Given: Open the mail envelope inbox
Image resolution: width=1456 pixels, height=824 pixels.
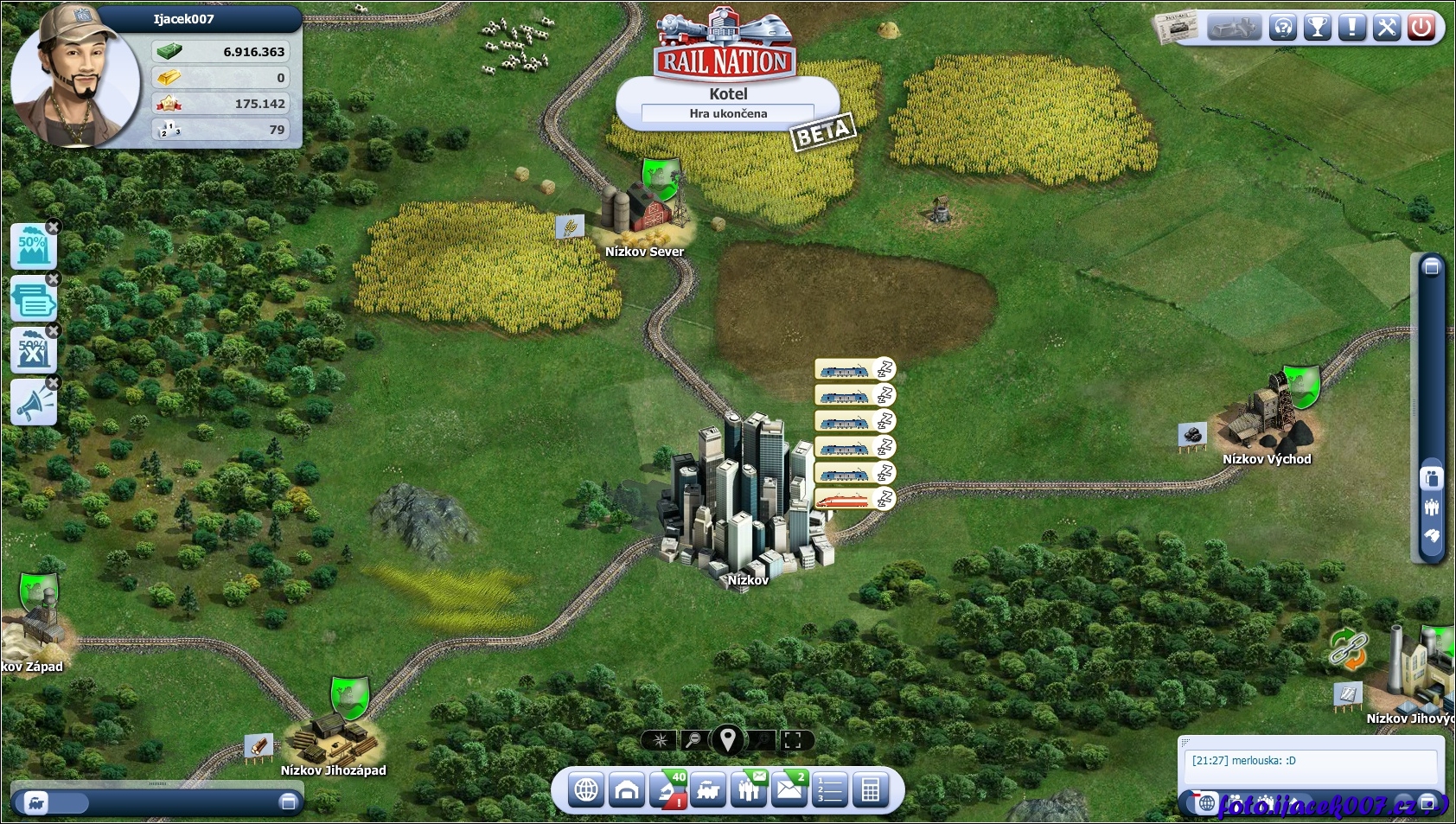Looking at the screenshot, I should [x=789, y=790].
